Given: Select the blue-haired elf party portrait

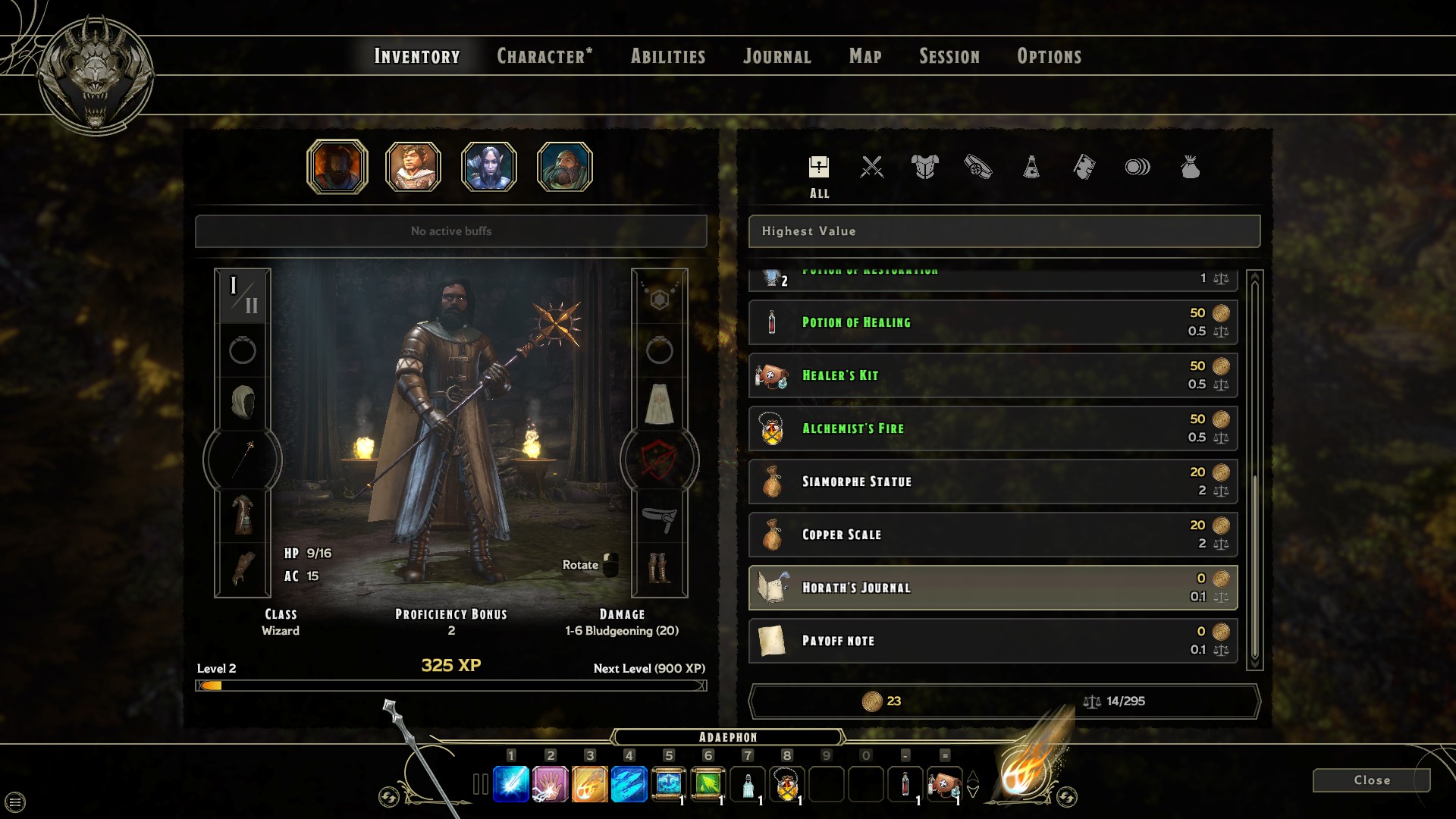Looking at the screenshot, I should point(489,167).
